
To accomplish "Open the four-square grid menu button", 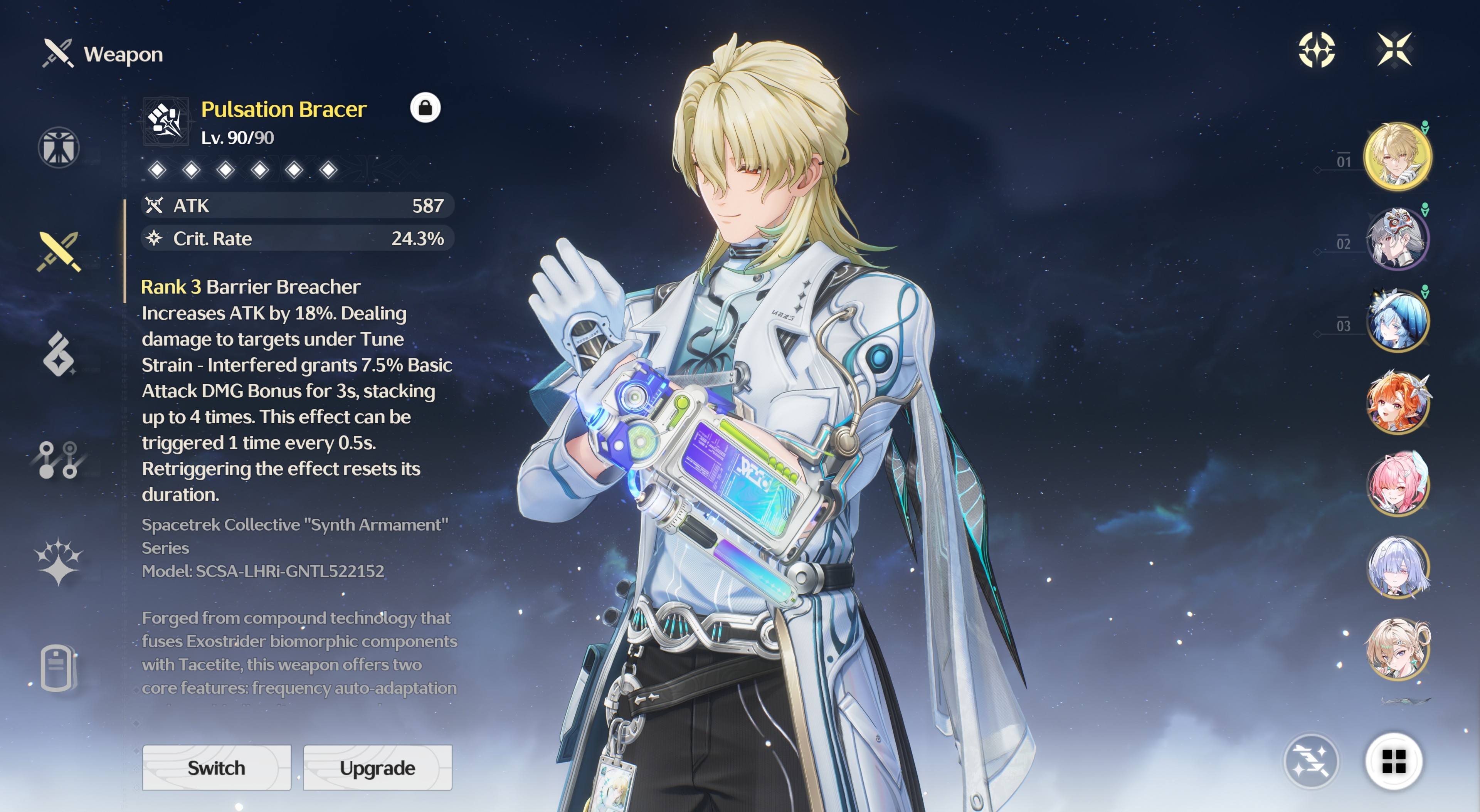I will tap(1394, 762).
